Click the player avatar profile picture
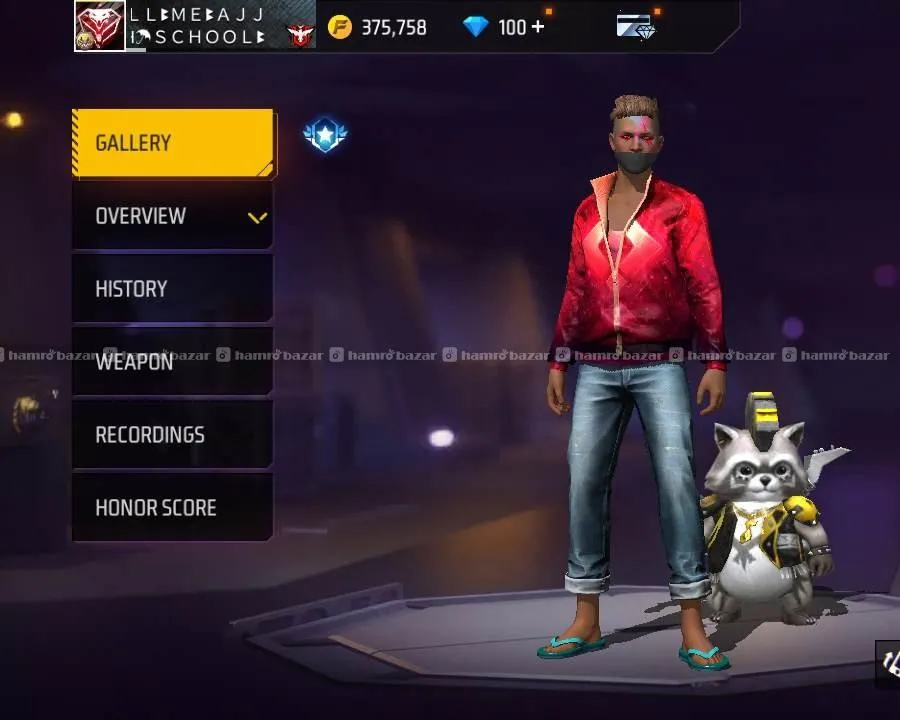The height and width of the screenshot is (720, 900). coord(99,26)
